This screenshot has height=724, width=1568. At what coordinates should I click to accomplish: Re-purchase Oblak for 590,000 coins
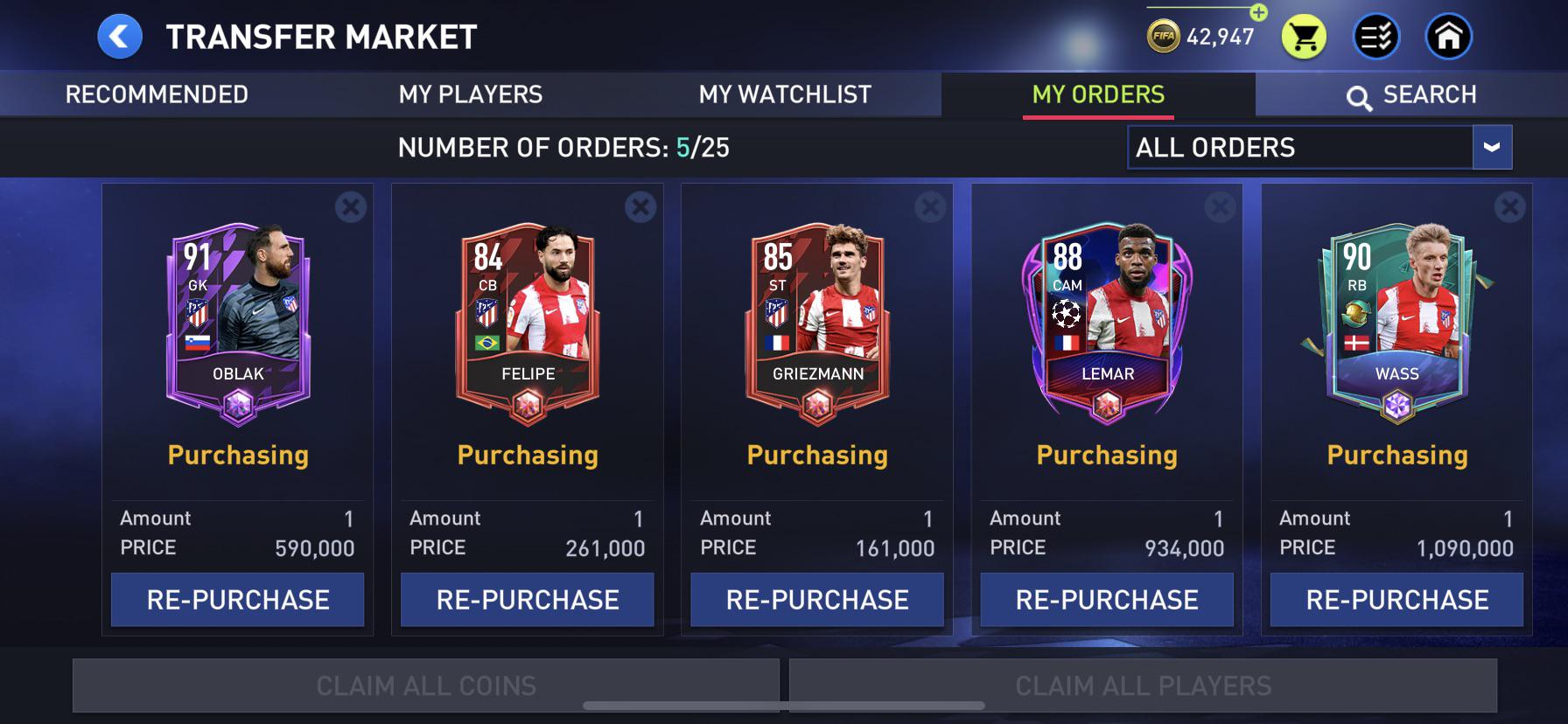(x=236, y=600)
